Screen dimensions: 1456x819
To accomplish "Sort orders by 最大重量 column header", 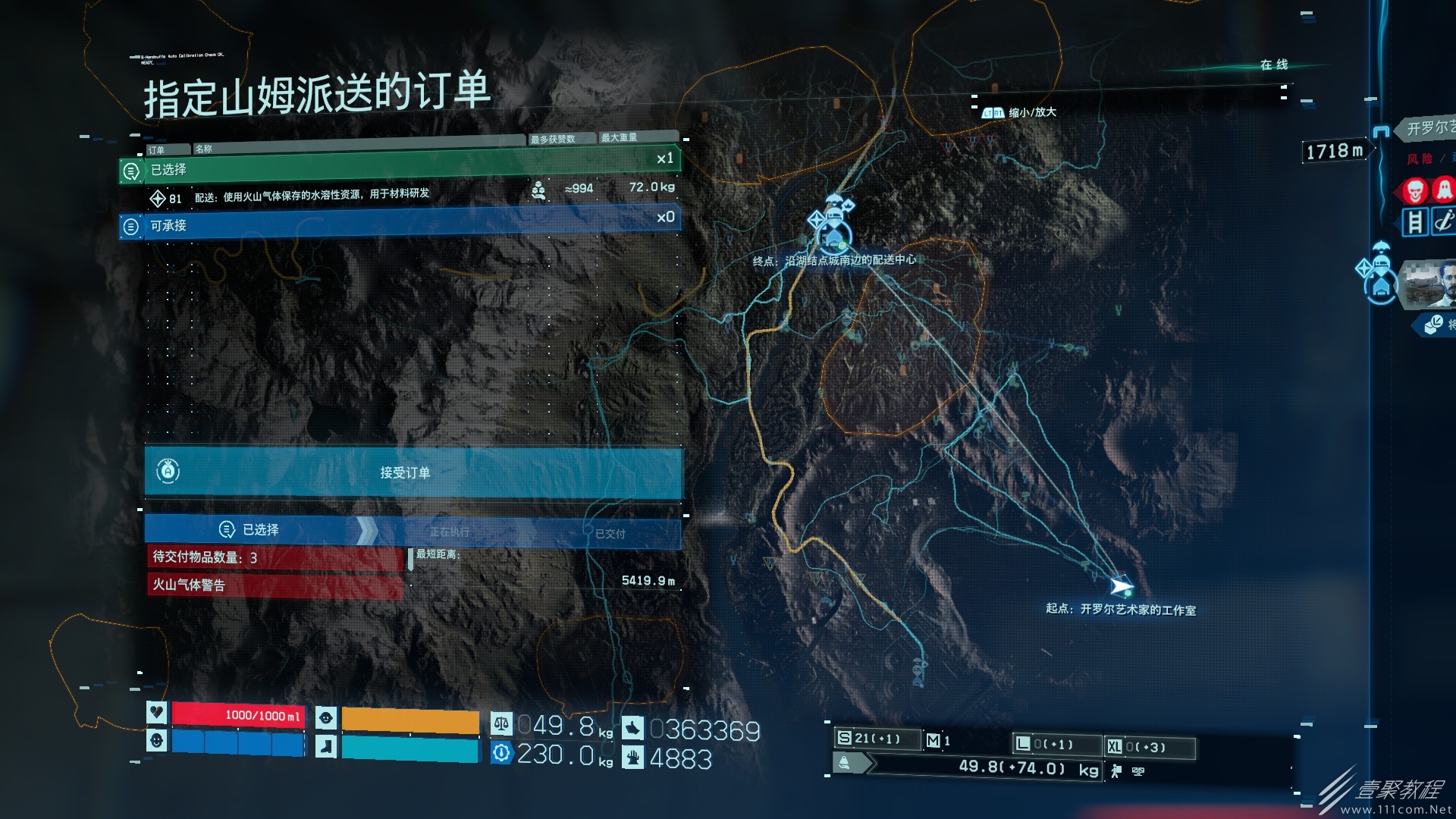I will pos(635,137).
